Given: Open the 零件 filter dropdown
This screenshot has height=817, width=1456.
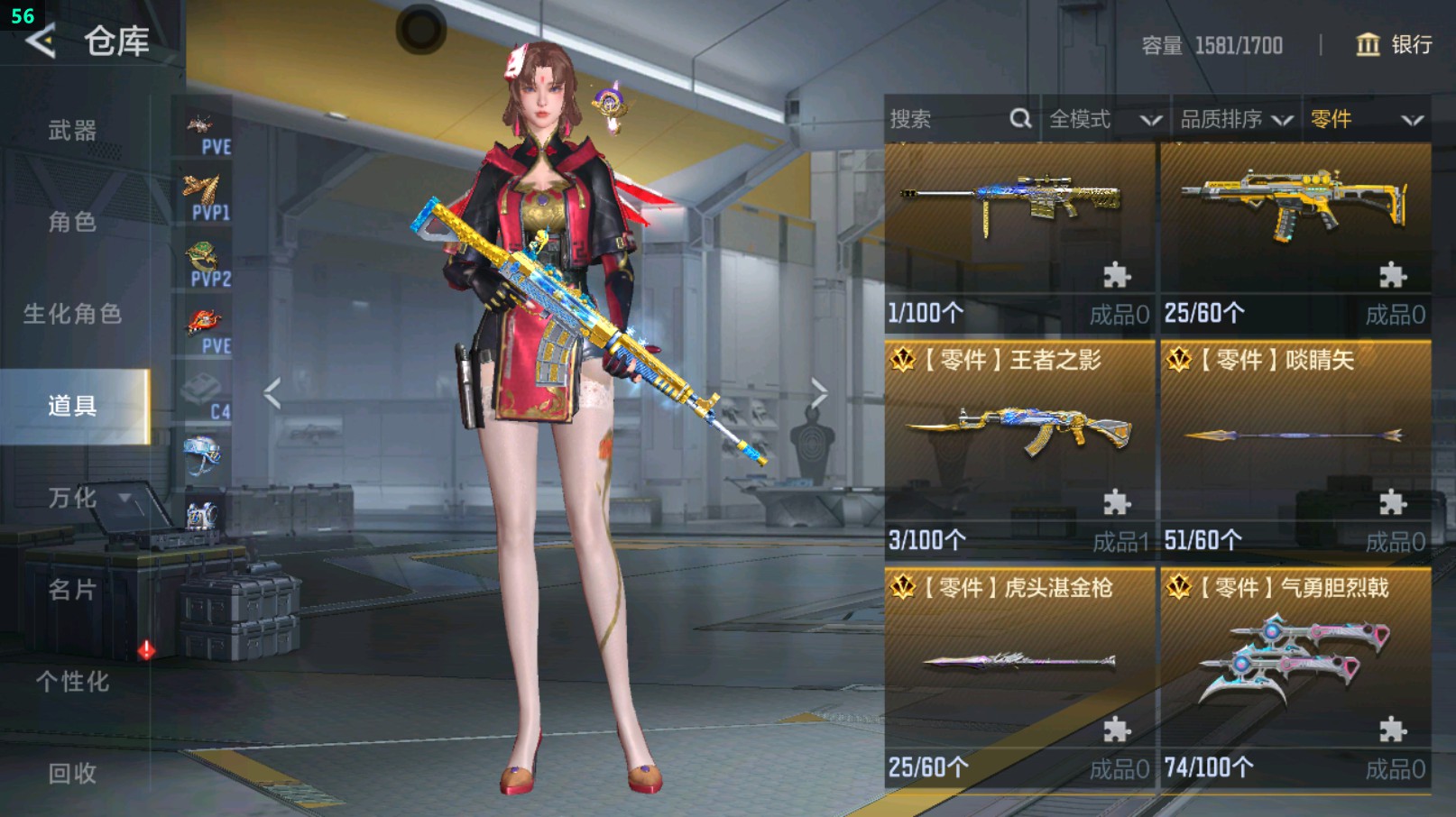Looking at the screenshot, I should (x=1353, y=118).
